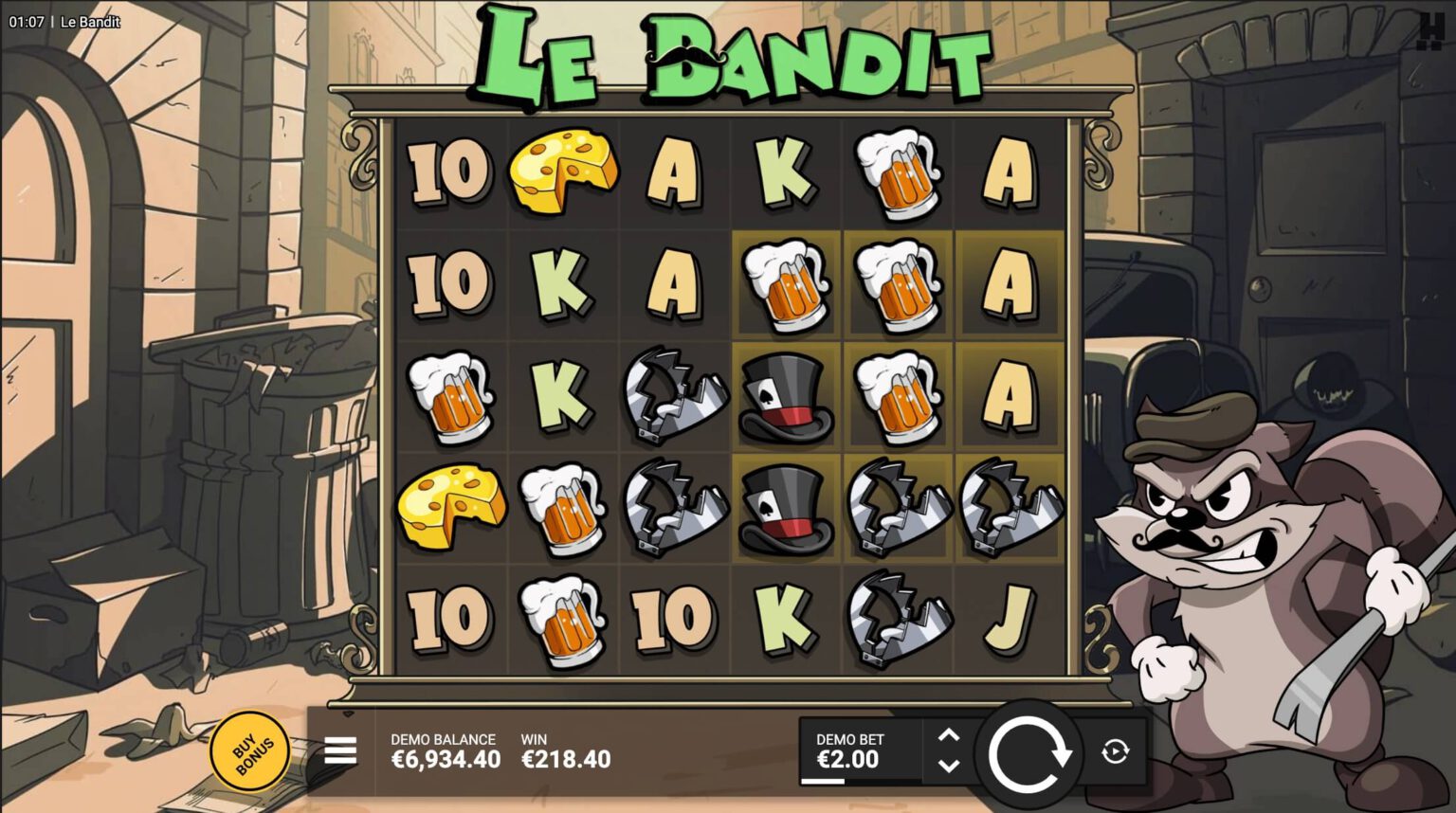Increase the bet with the up chevron
Viewport: 1456px width, 813px height.
point(947,735)
